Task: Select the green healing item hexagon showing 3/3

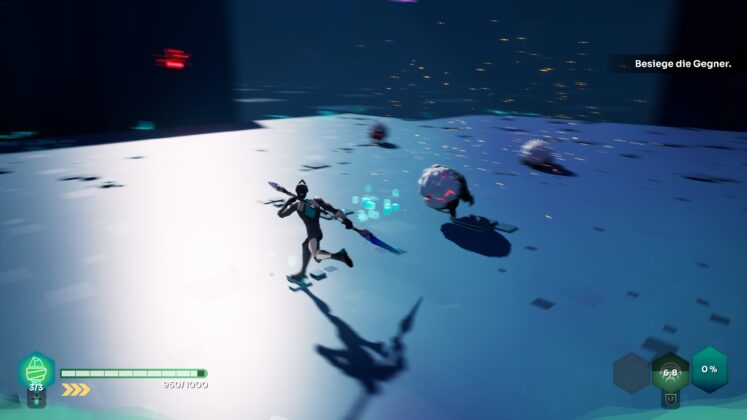Action: click(36, 371)
